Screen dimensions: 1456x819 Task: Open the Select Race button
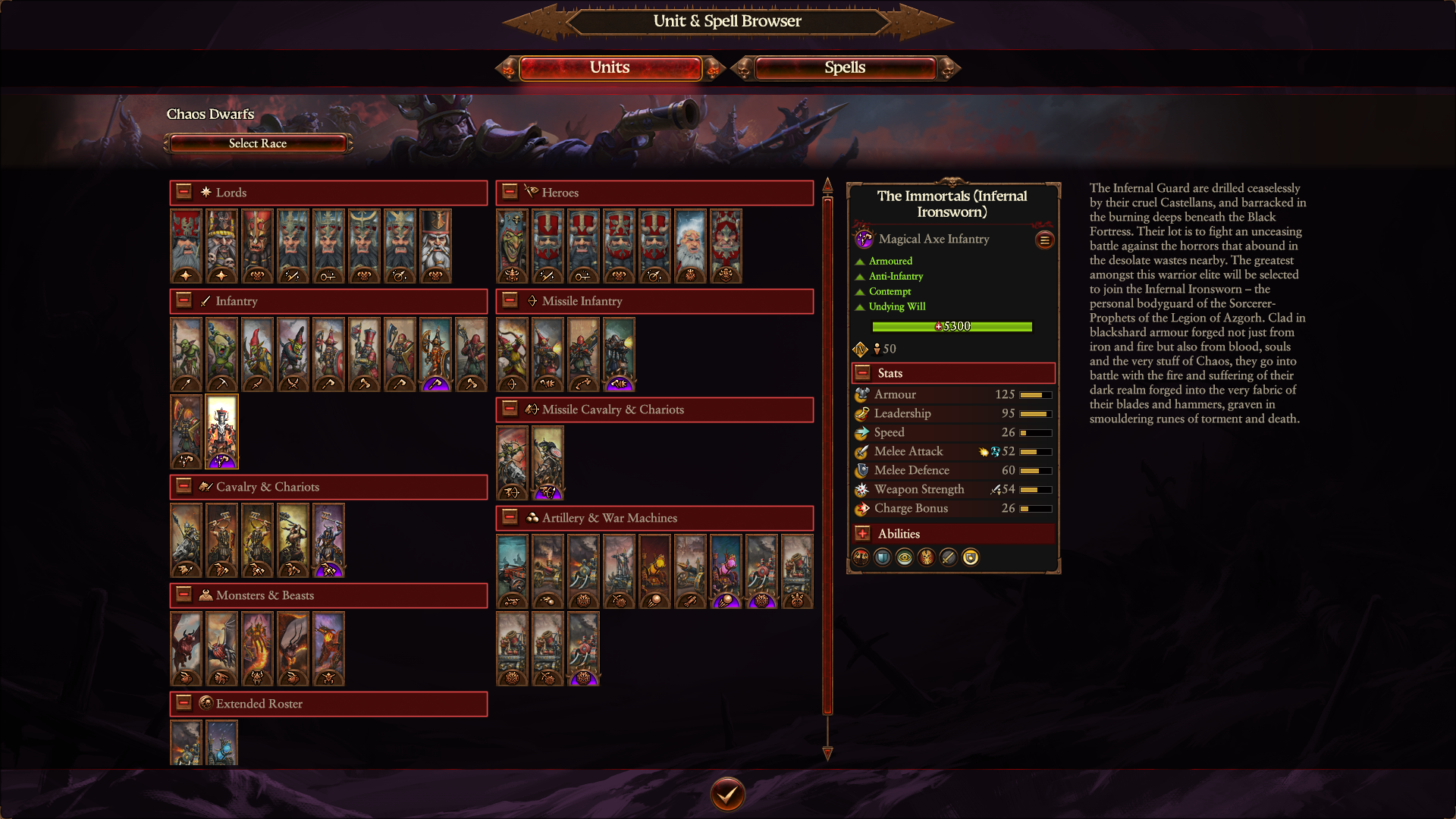(258, 143)
